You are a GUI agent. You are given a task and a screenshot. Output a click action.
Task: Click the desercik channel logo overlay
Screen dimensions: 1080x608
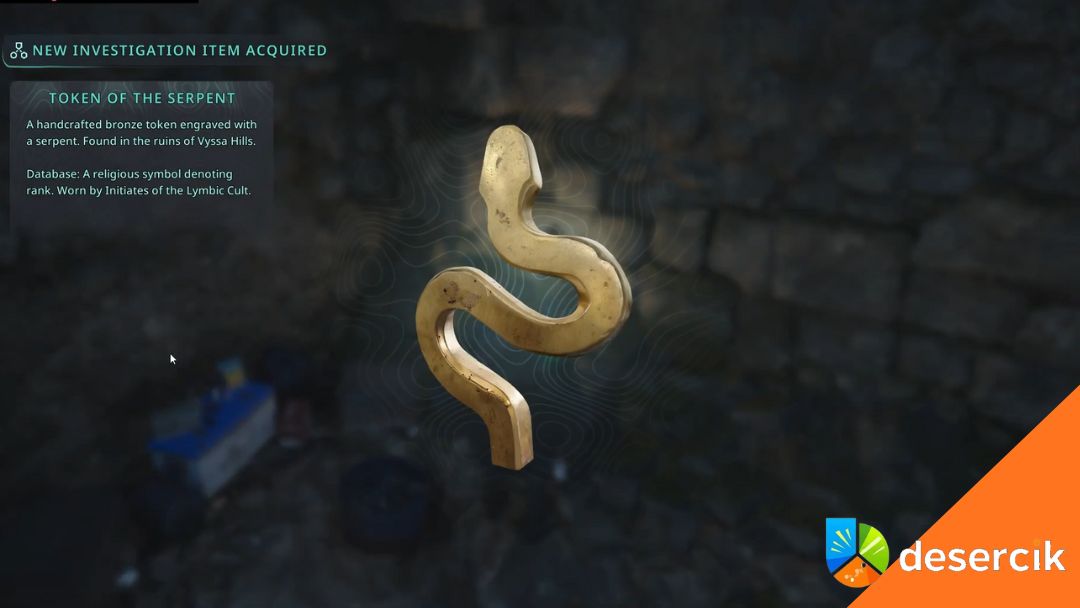click(x=945, y=555)
